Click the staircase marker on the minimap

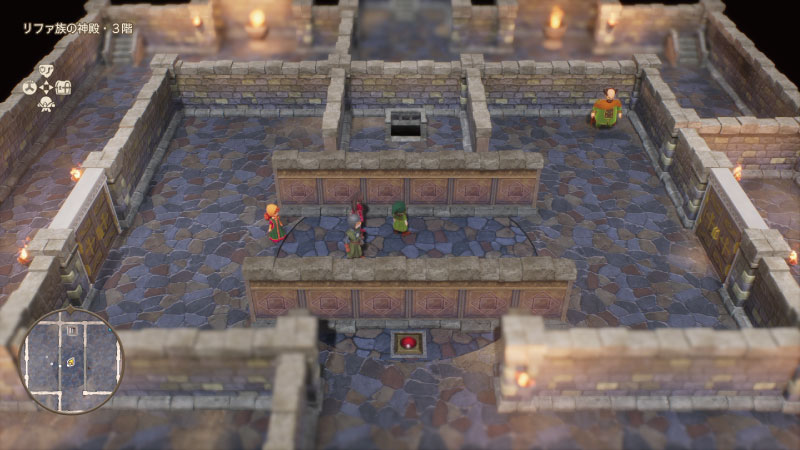72,330
